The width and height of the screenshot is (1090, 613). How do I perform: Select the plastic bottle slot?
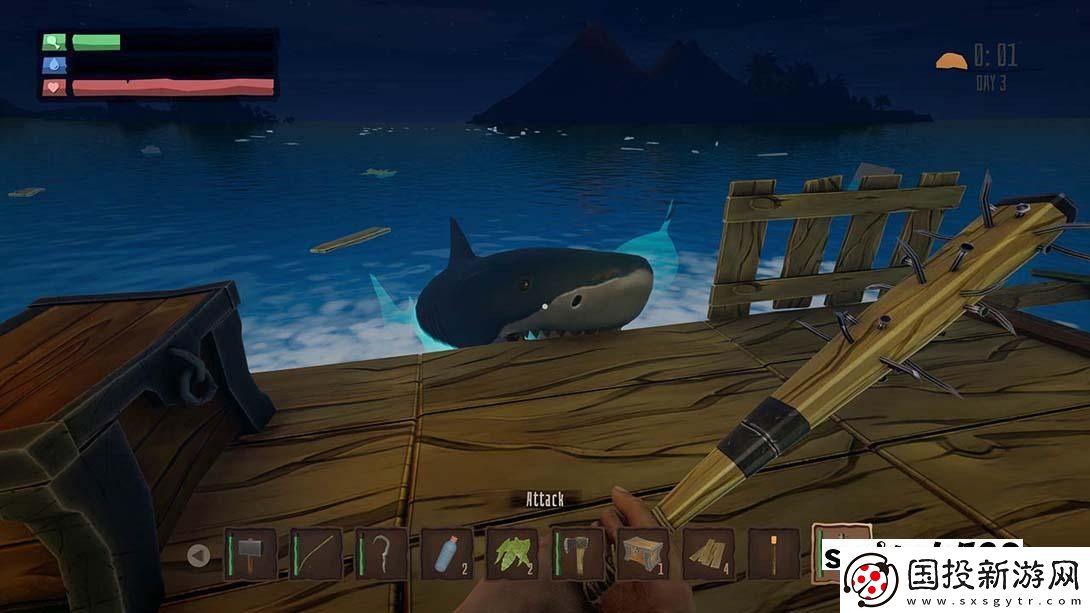pyautogui.click(x=446, y=553)
